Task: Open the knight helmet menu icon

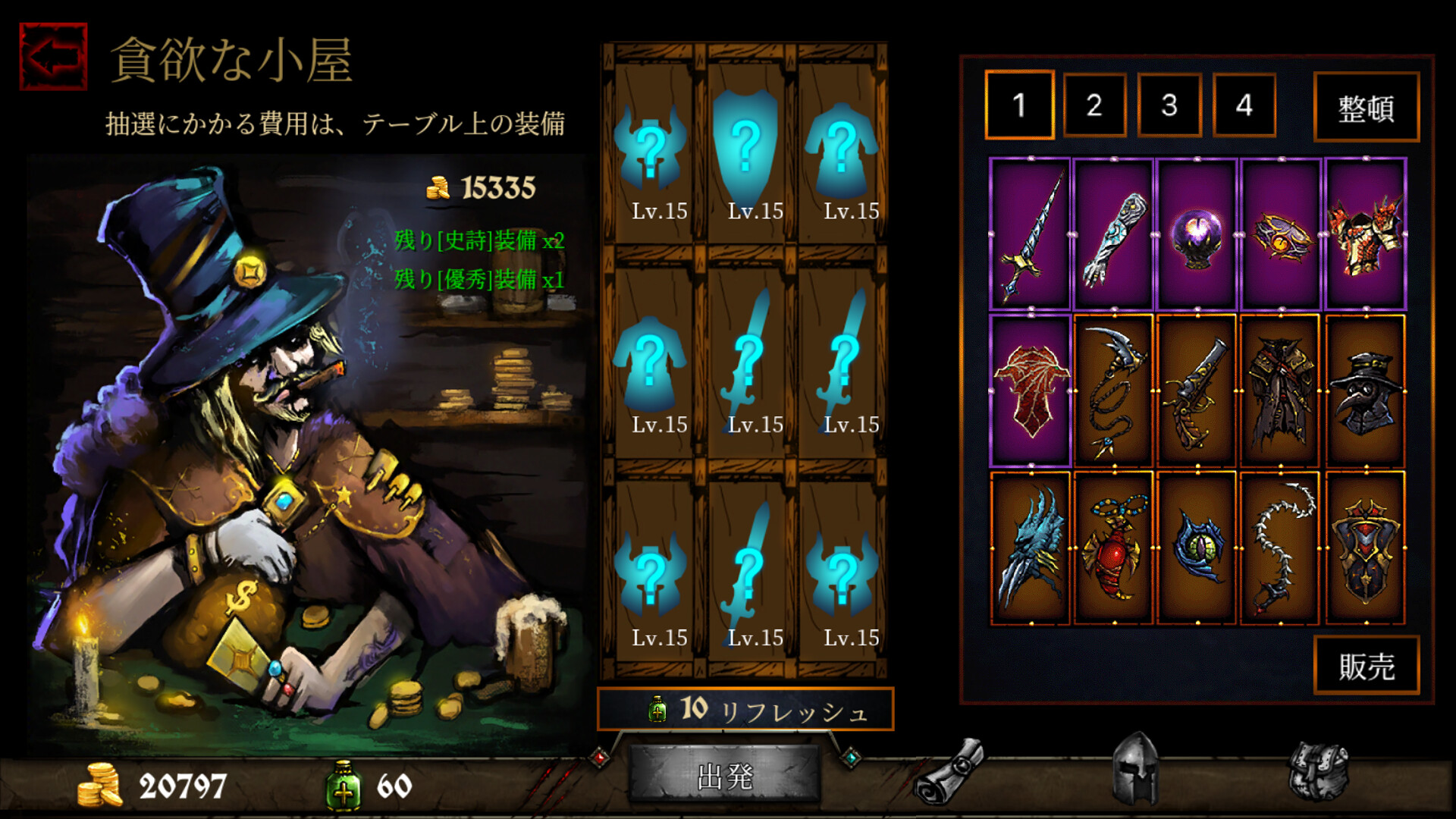Action: (x=1134, y=767)
